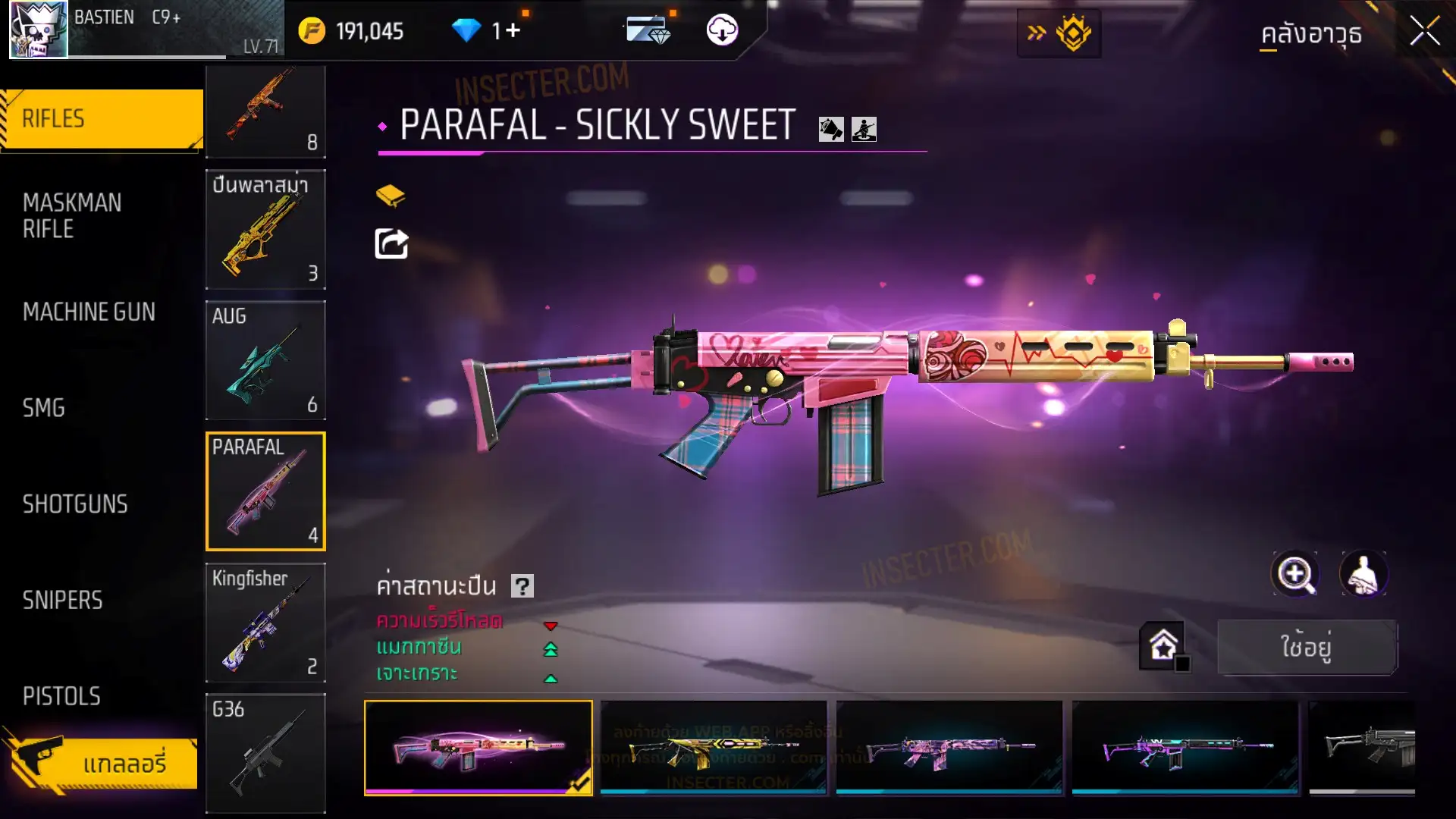1456x819 pixels.
Task: Select the G36 weapon tile
Action: click(265, 753)
